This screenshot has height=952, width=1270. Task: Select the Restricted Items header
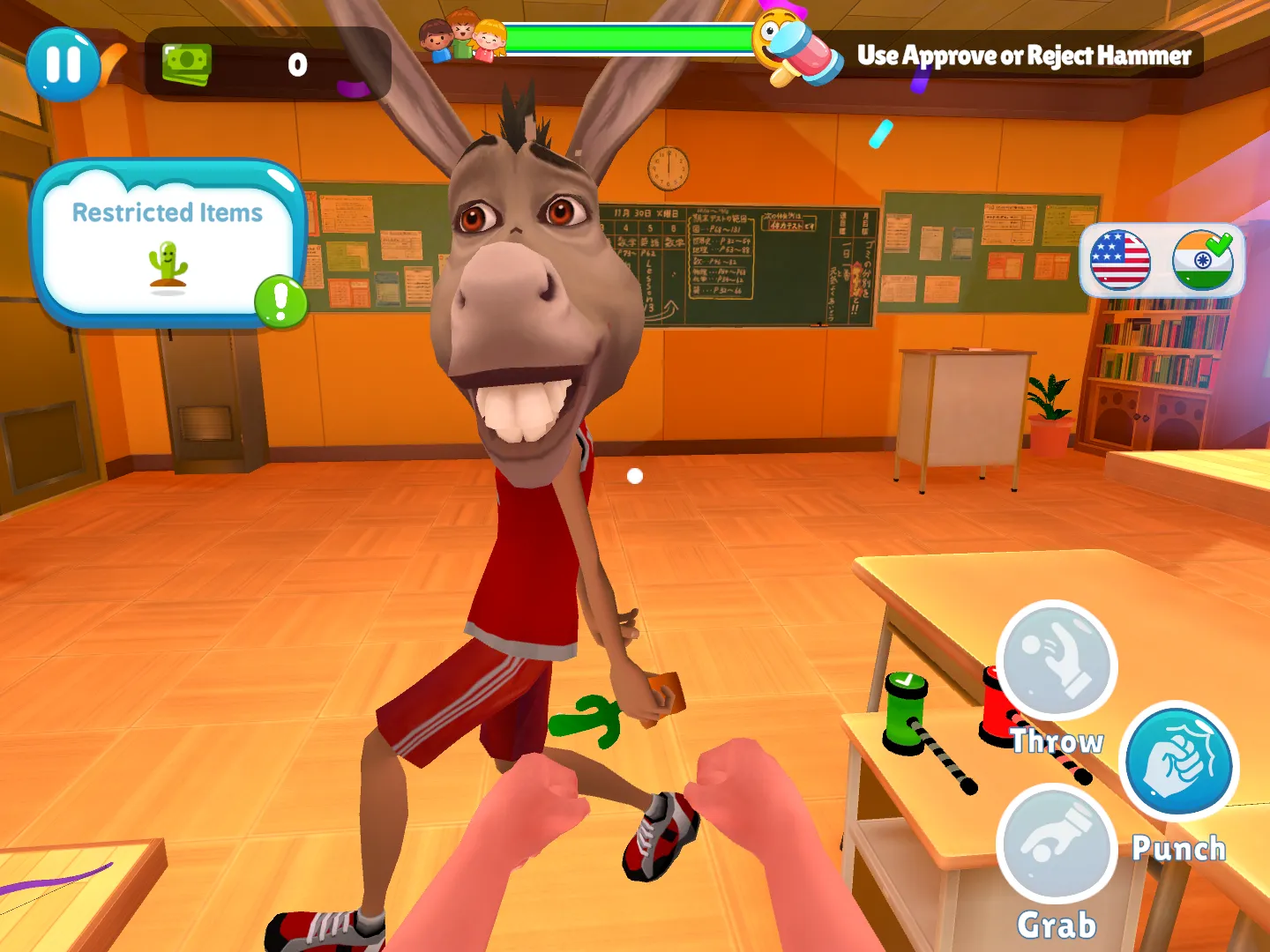tap(168, 212)
